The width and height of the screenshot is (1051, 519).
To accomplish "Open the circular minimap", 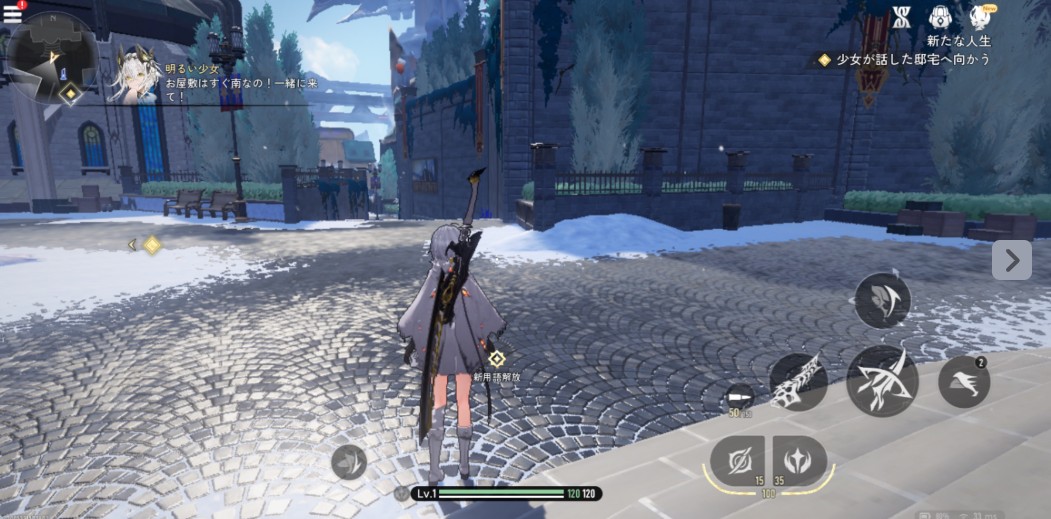I will pyautogui.click(x=52, y=56).
